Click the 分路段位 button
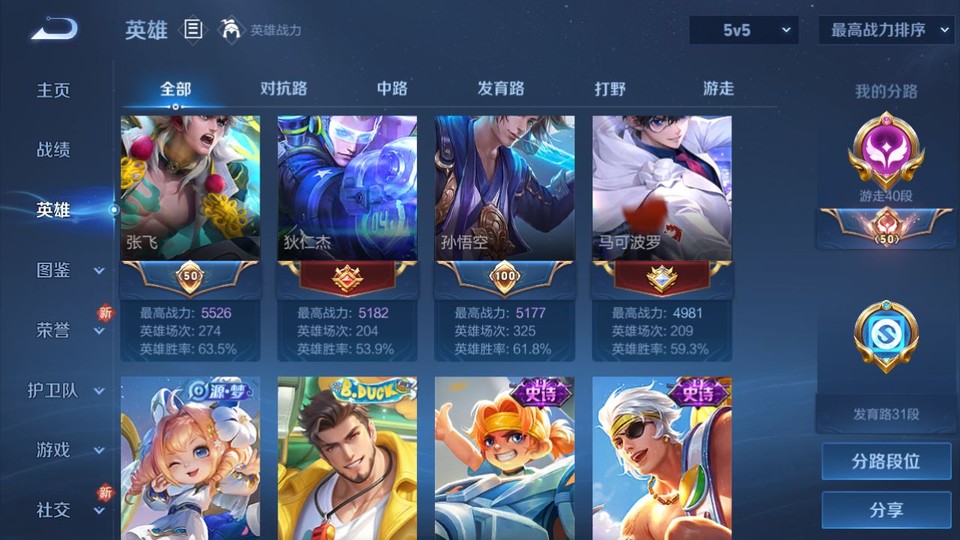Viewport: 960px width, 540px height. click(x=886, y=462)
